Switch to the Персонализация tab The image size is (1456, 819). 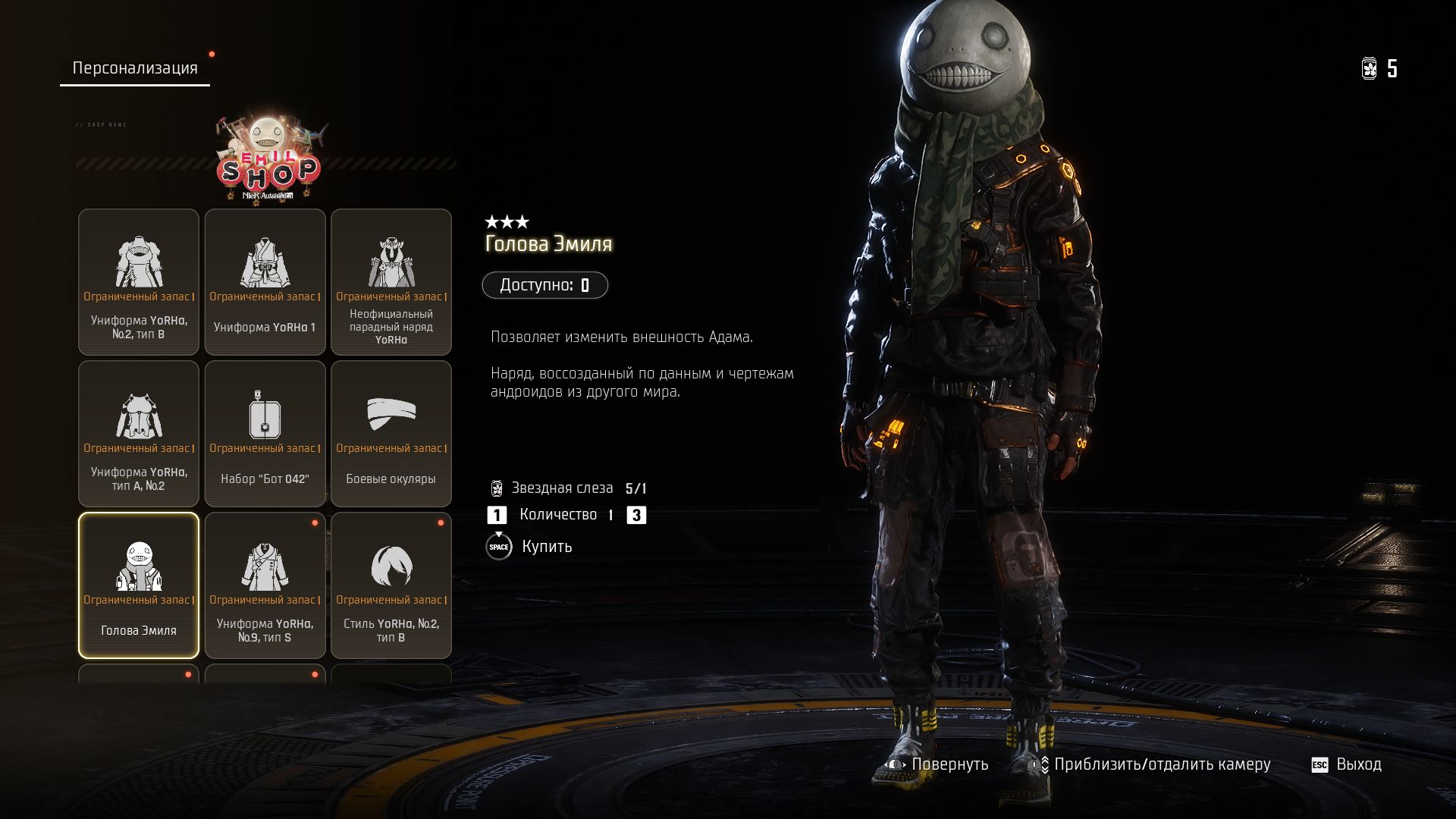(x=135, y=68)
